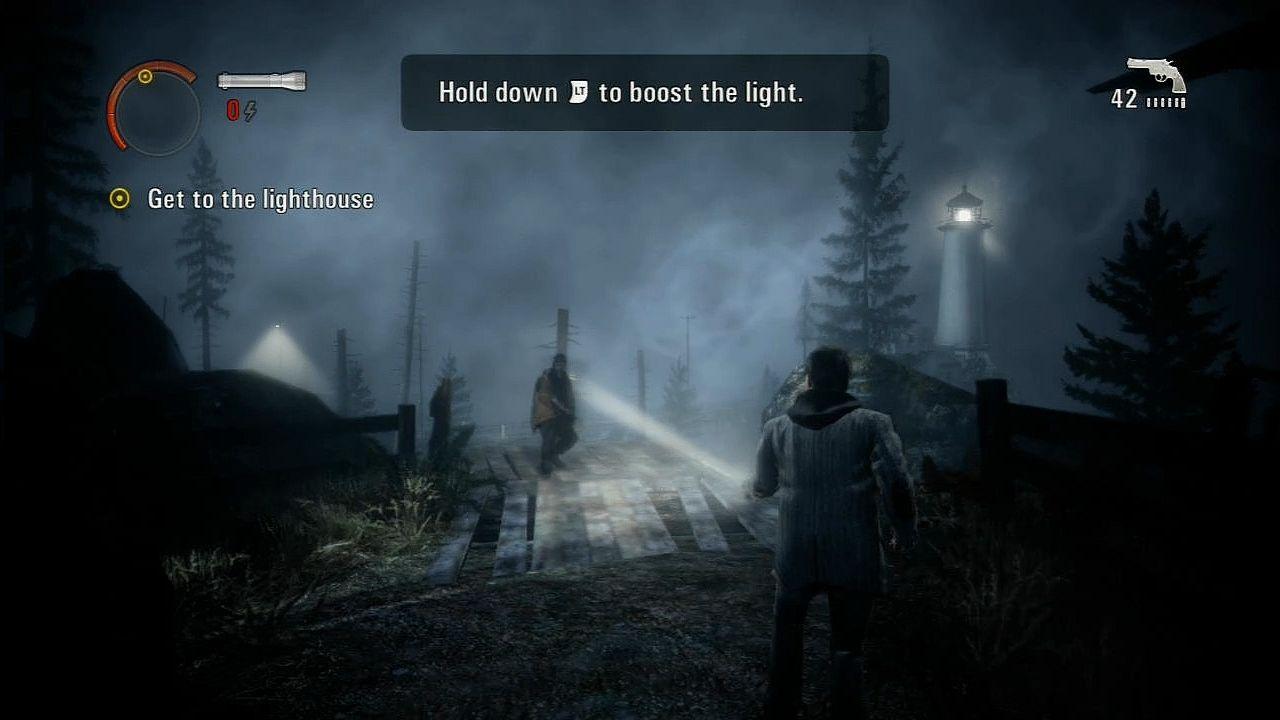Click the yellow dot on the energy ring
Viewport: 1280px width, 720px height.
[x=145, y=75]
